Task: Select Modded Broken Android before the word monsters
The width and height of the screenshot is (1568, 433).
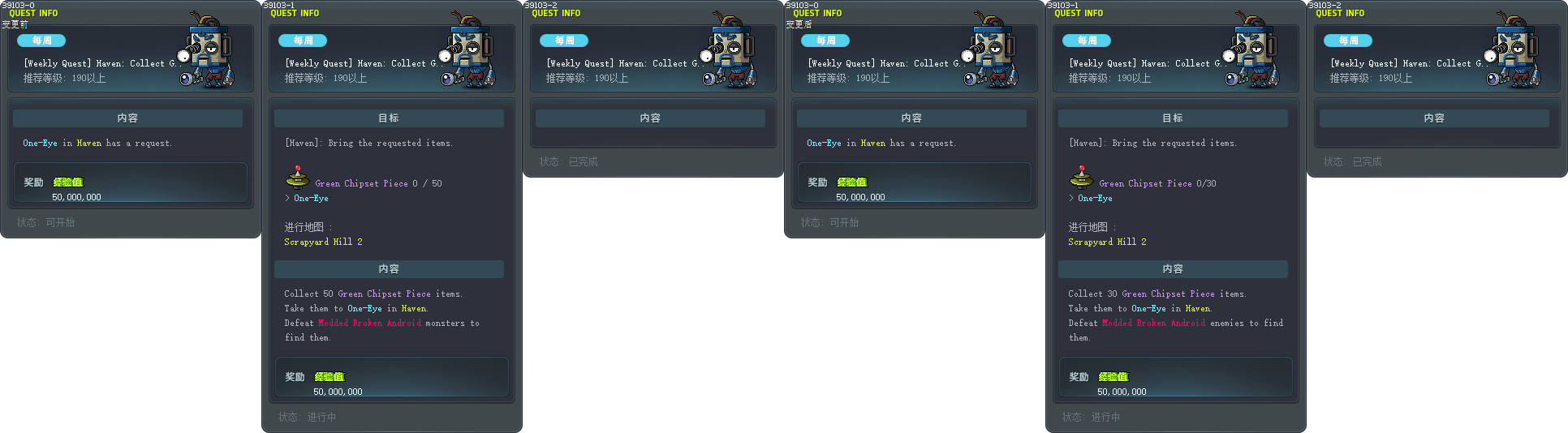Action: (369, 323)
